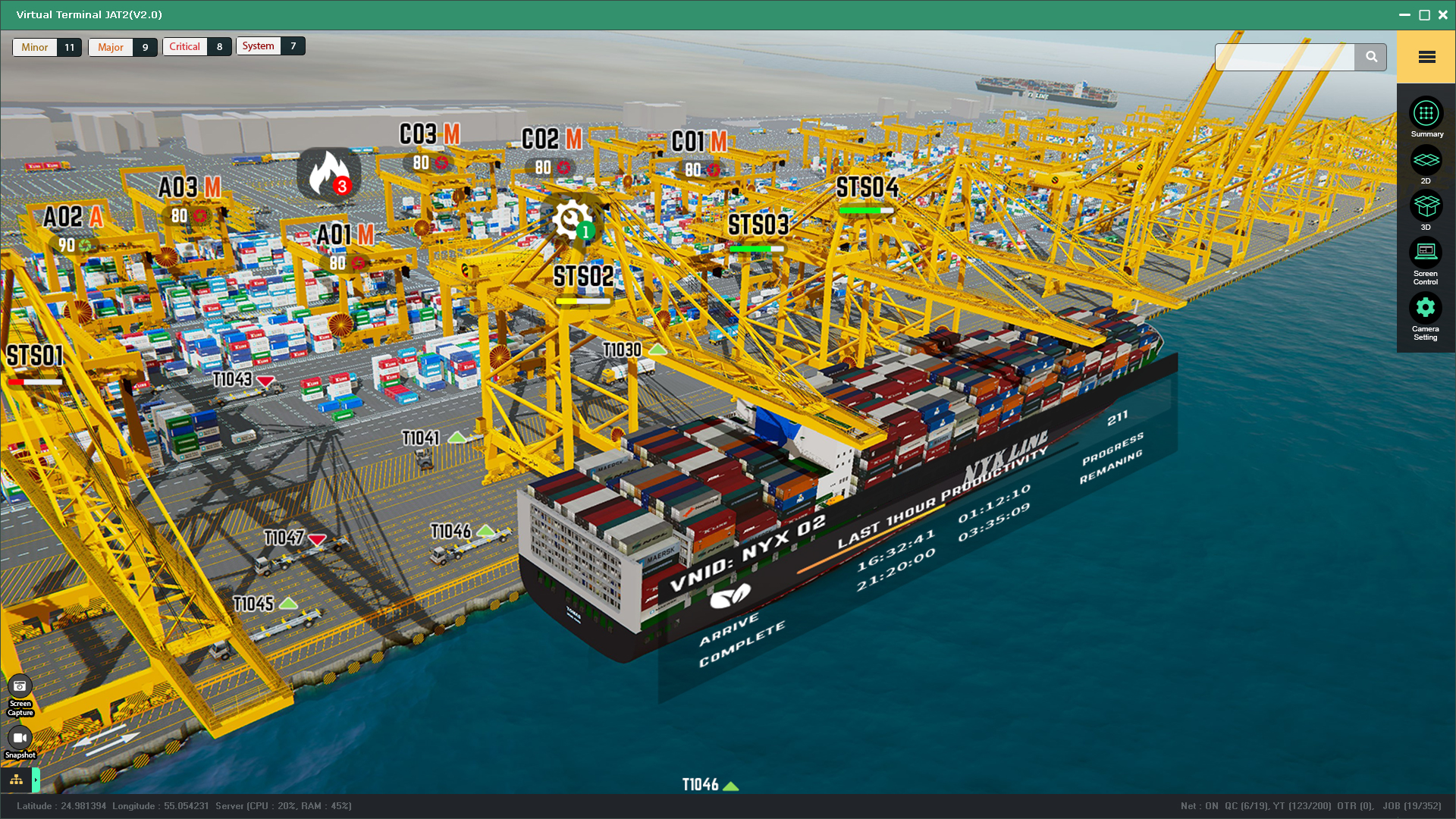The width and height of the screenshot is (1456, 819).
Task: Select the Critical alarm filter
Action: click(185, 46)
